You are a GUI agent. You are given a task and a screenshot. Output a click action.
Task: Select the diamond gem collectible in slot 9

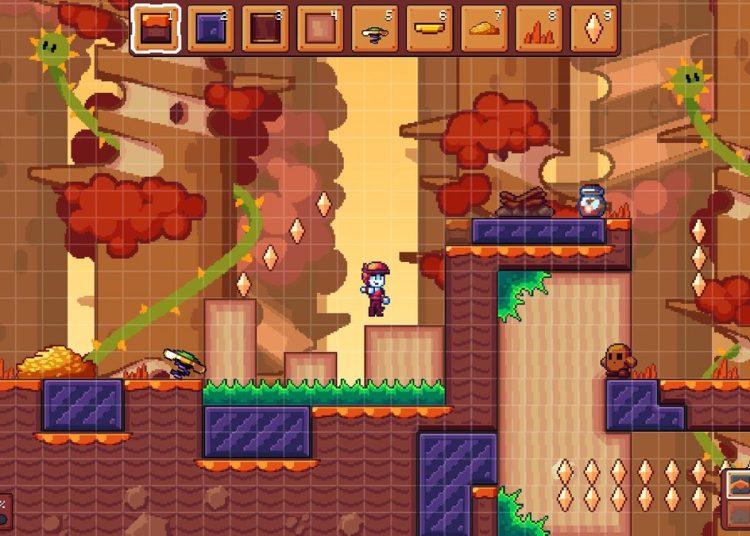coord(593,29)
